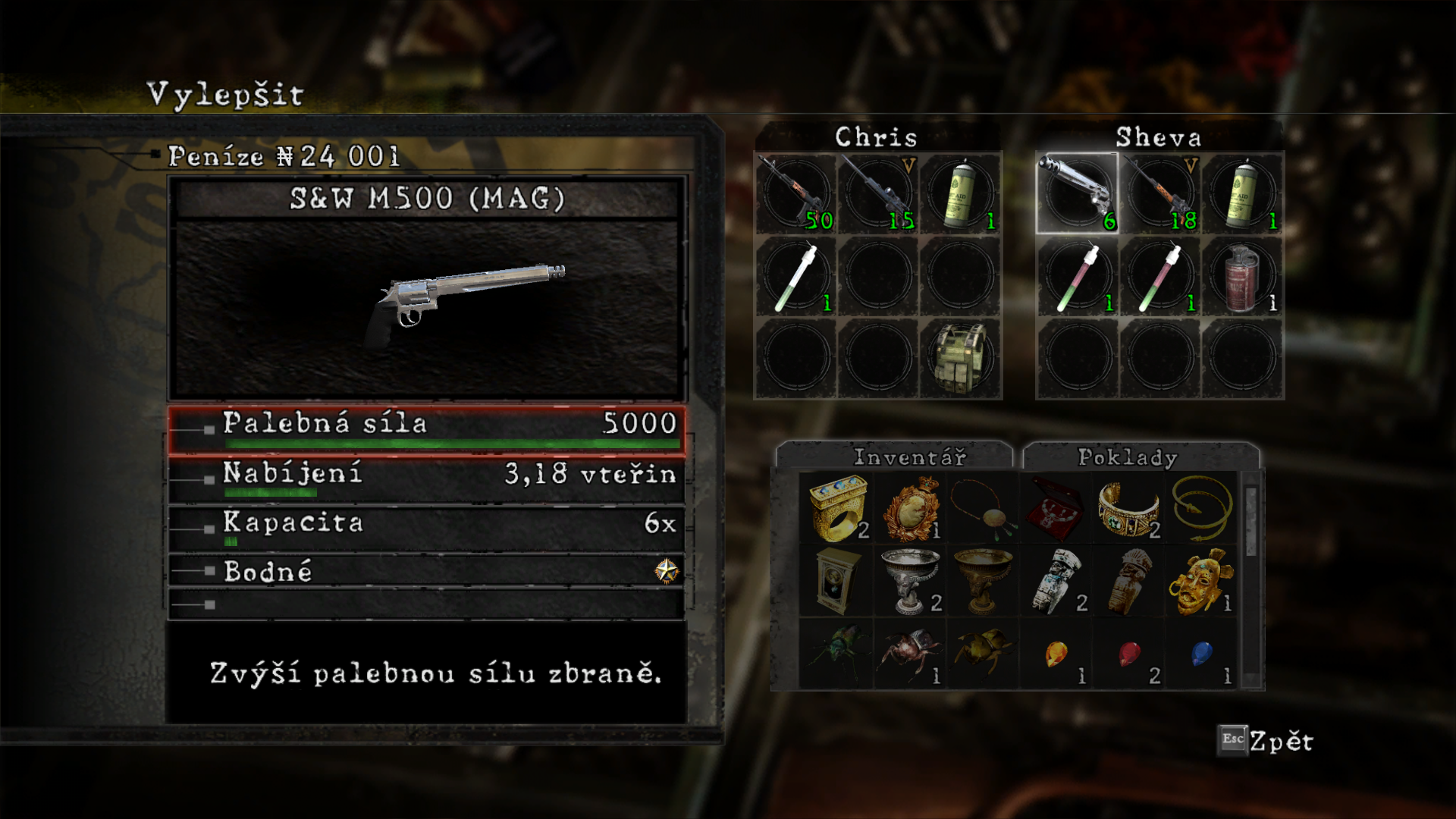Choose Chris's bulletproof vest slot
Screen dimensions: 1456x819
click(x=961, y=358)
